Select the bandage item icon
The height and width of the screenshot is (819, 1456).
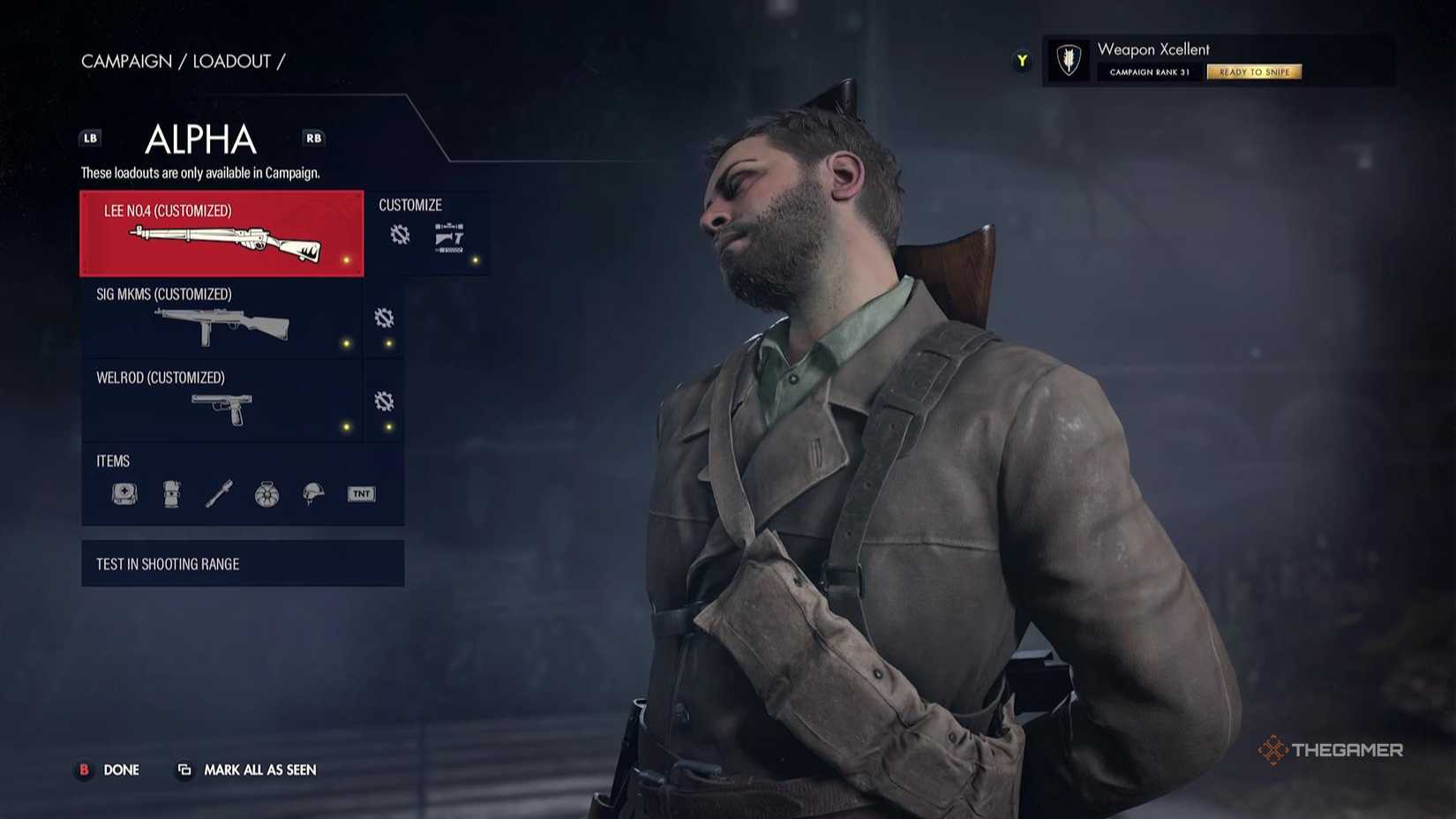172,494
